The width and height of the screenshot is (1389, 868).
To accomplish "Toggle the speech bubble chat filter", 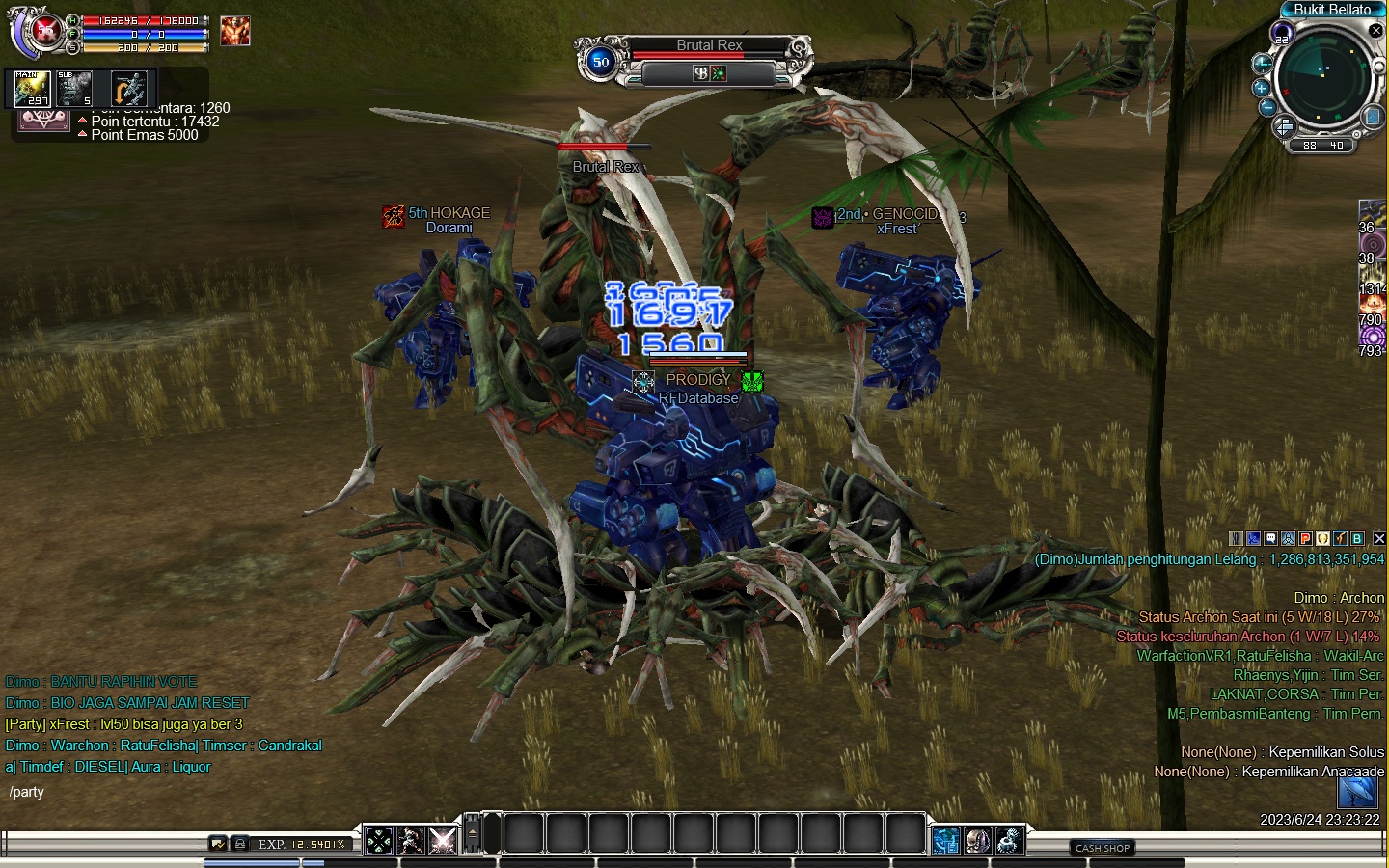I will click(1270, 539).
